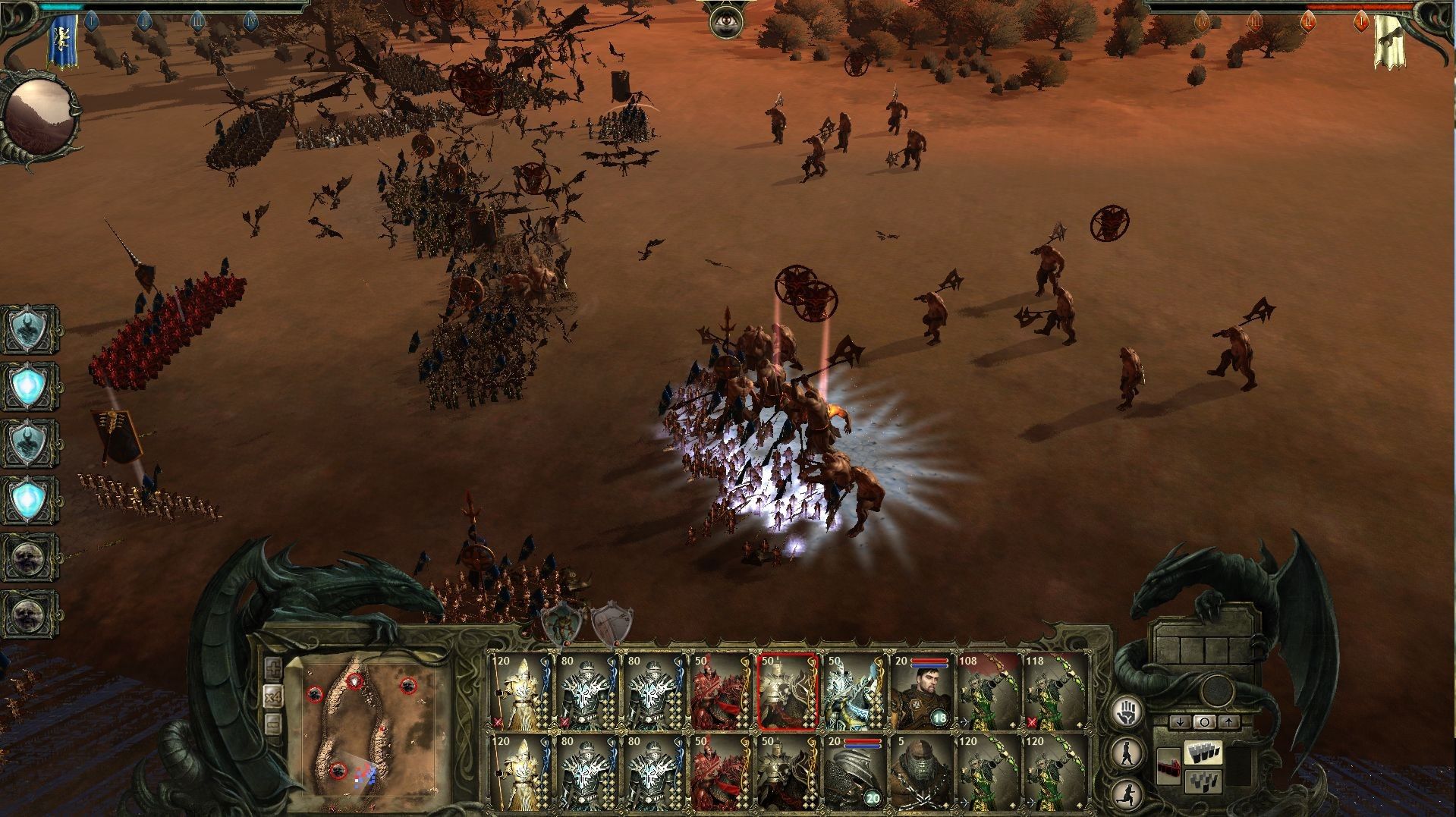Choose the highlighted tight line formation

(1203, 753)
